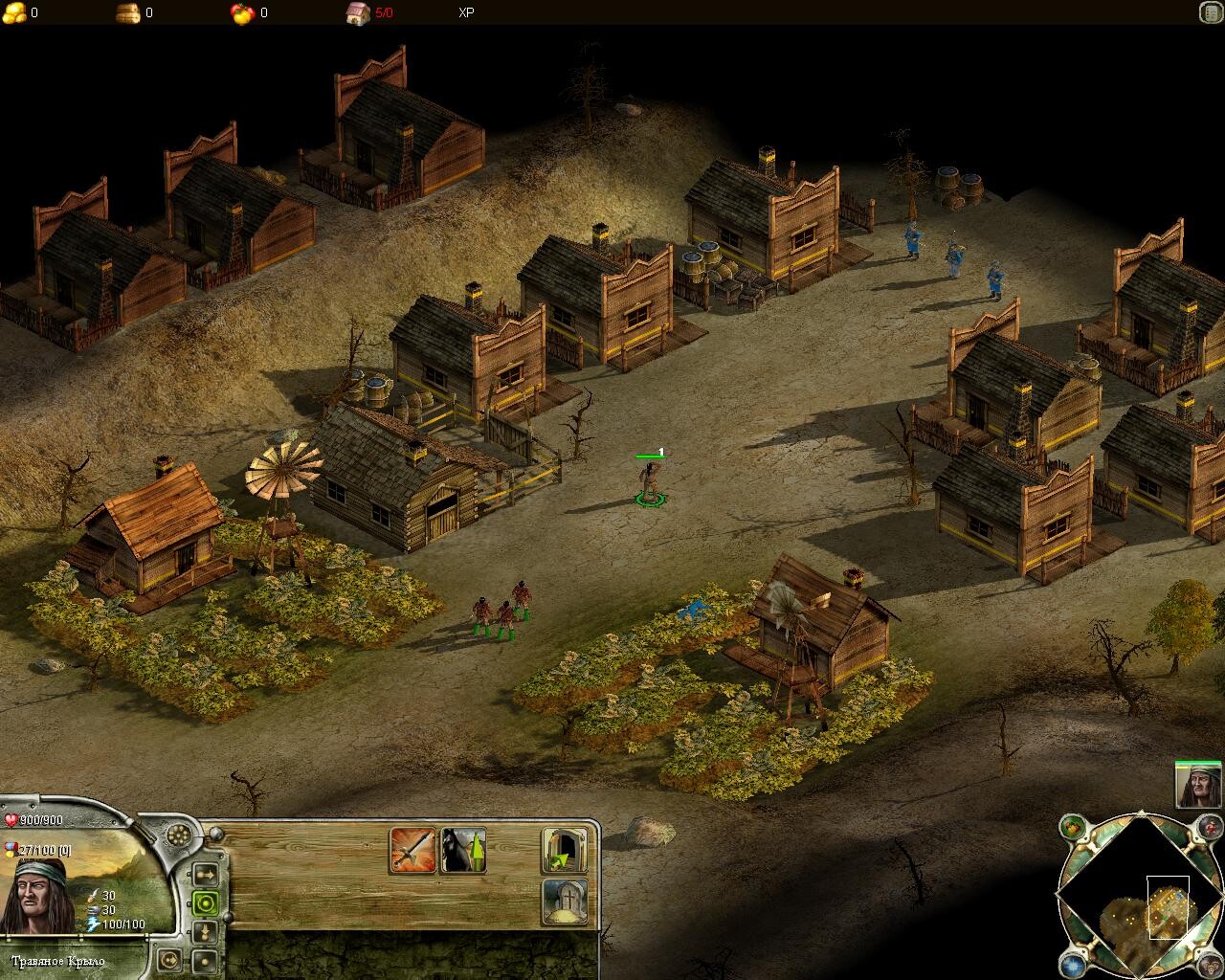Select the hero thumbnail above the minimap

pyautogui.click(x=1198, y=787)
